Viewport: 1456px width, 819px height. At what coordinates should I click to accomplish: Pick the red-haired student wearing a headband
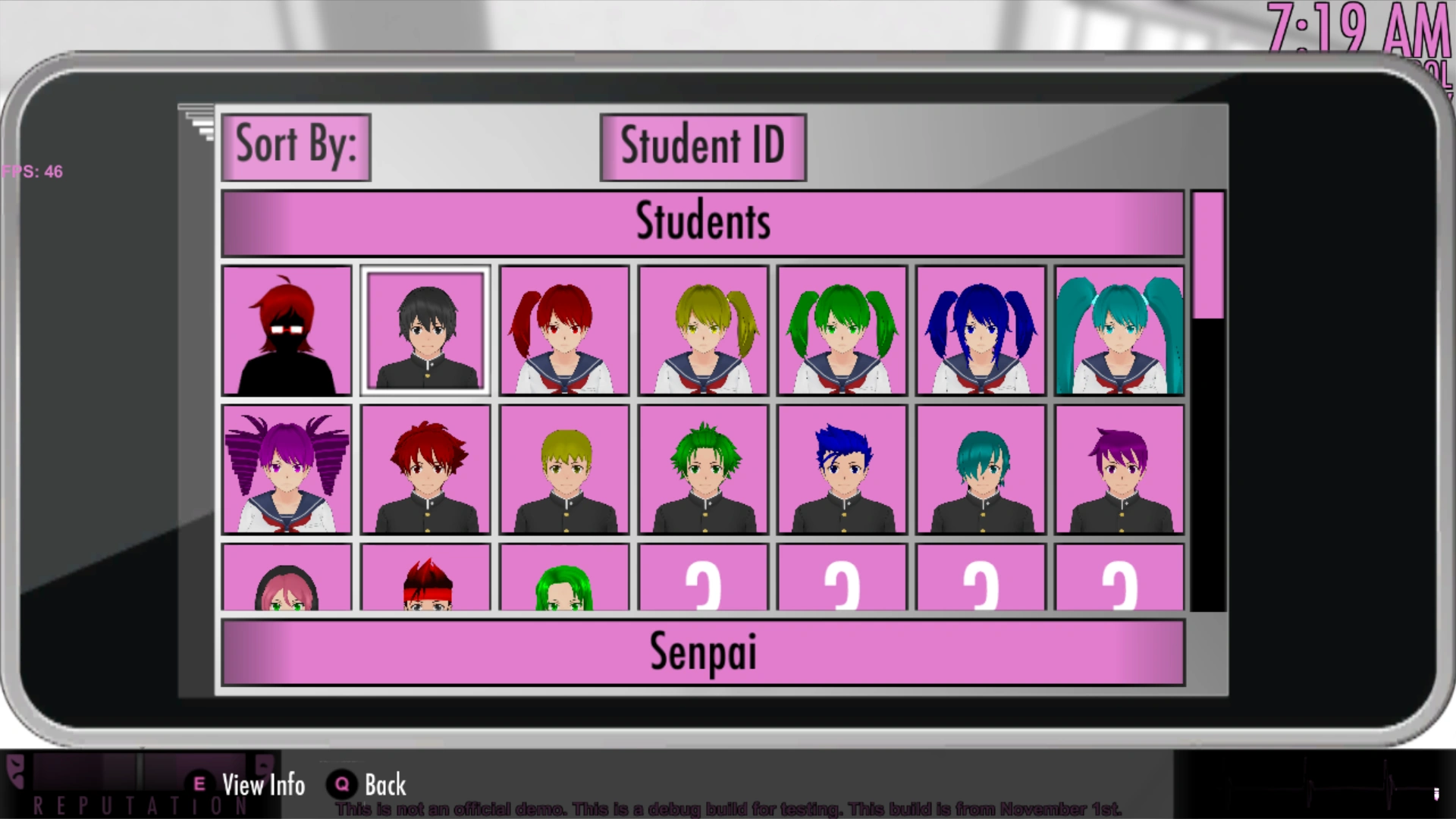425,578
